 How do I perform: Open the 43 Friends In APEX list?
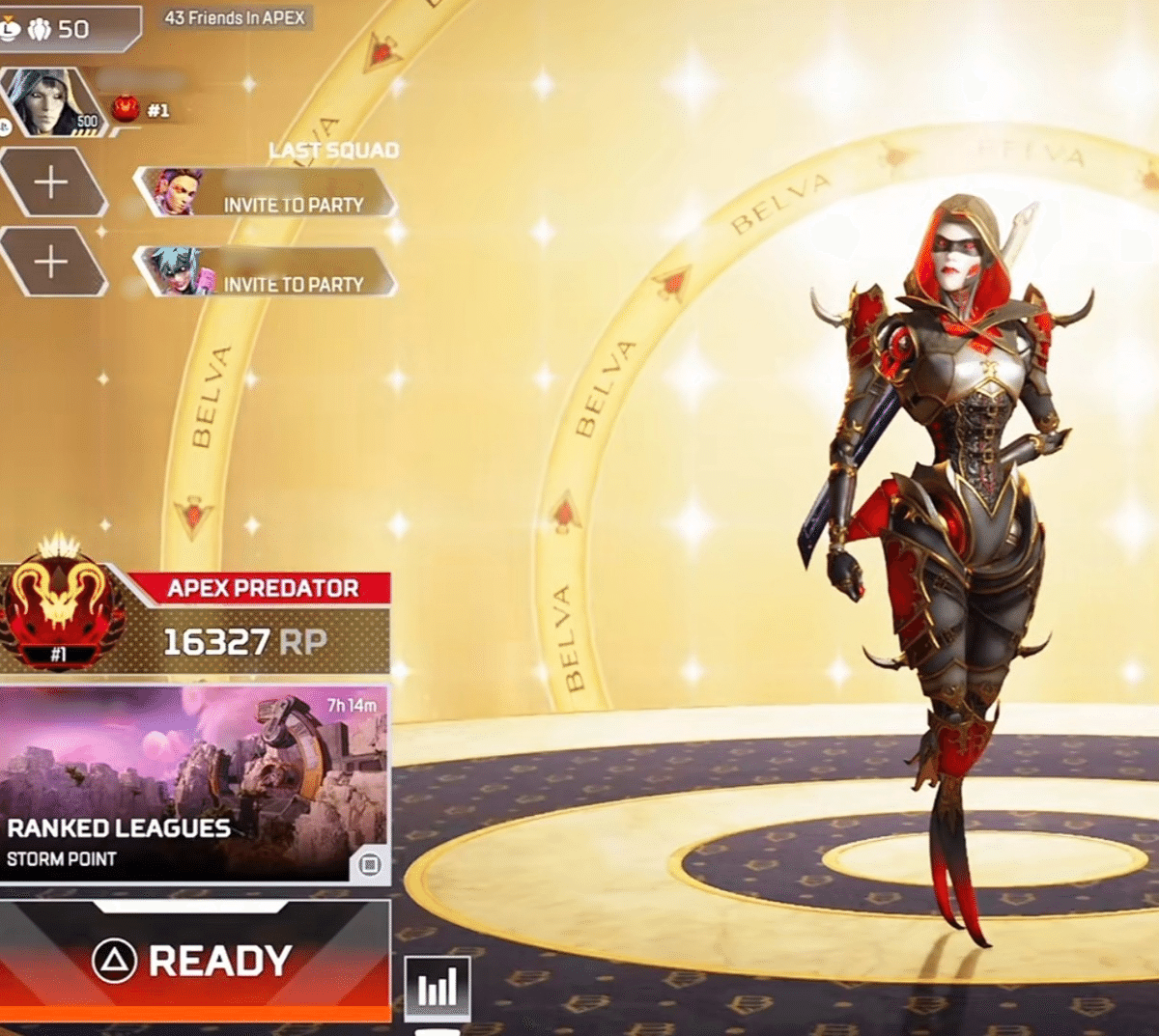point(234,18)
